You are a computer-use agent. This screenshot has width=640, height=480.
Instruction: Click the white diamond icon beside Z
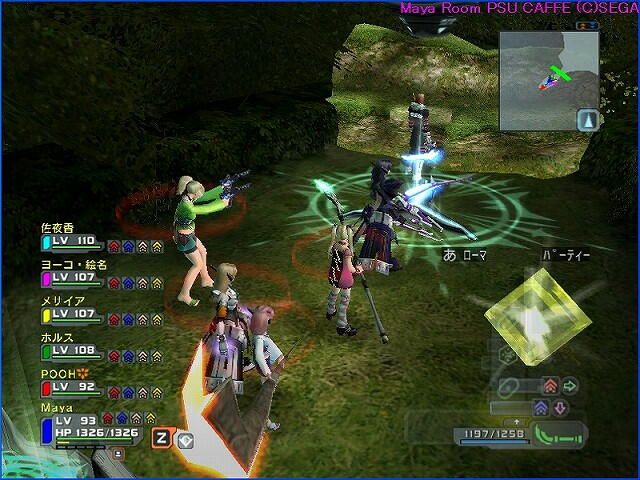click(x=185, y=437)
